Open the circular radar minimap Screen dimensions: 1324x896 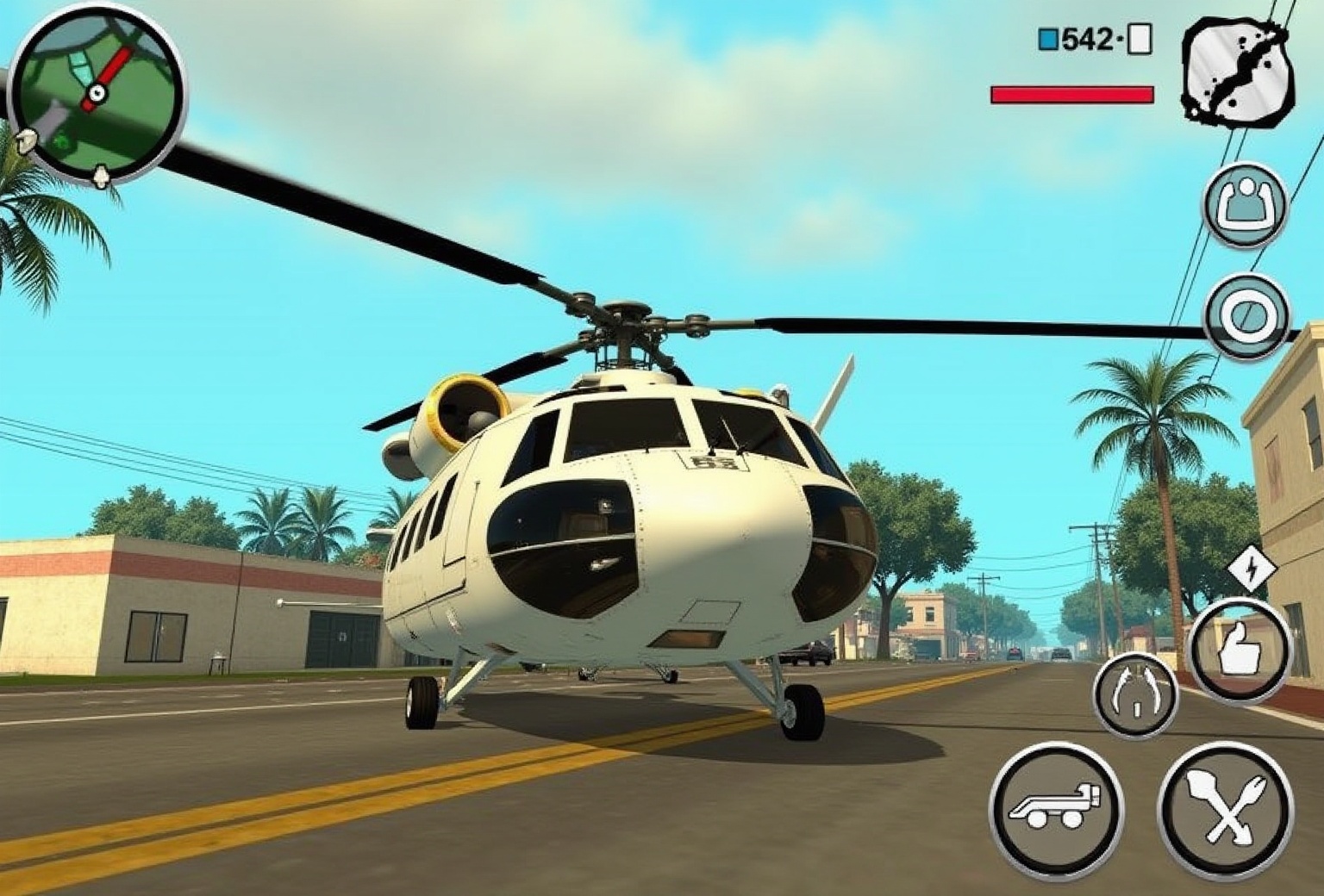pyautogui.click(x=97, y=93)
